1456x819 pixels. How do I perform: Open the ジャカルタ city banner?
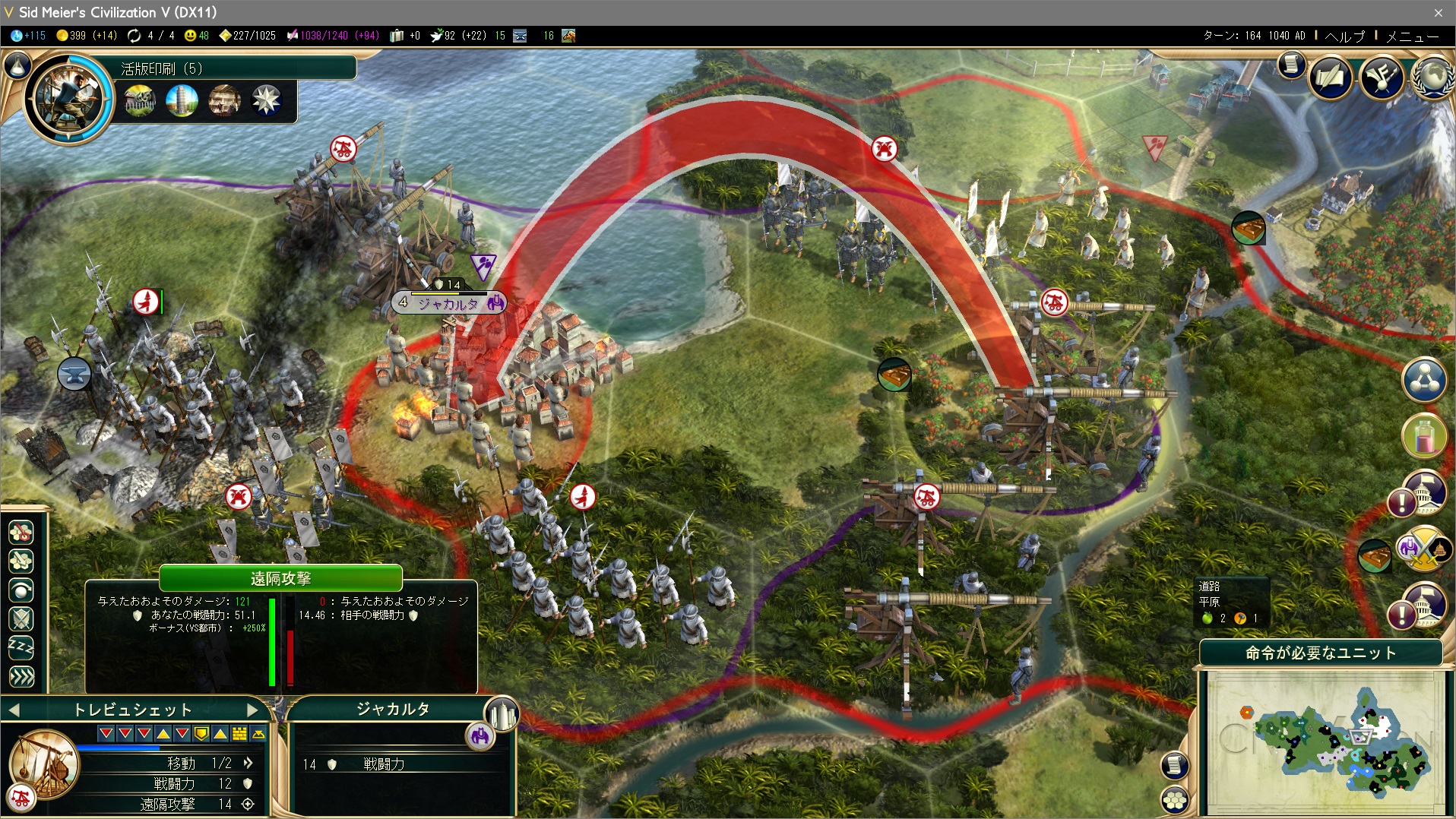coord(448,304)
